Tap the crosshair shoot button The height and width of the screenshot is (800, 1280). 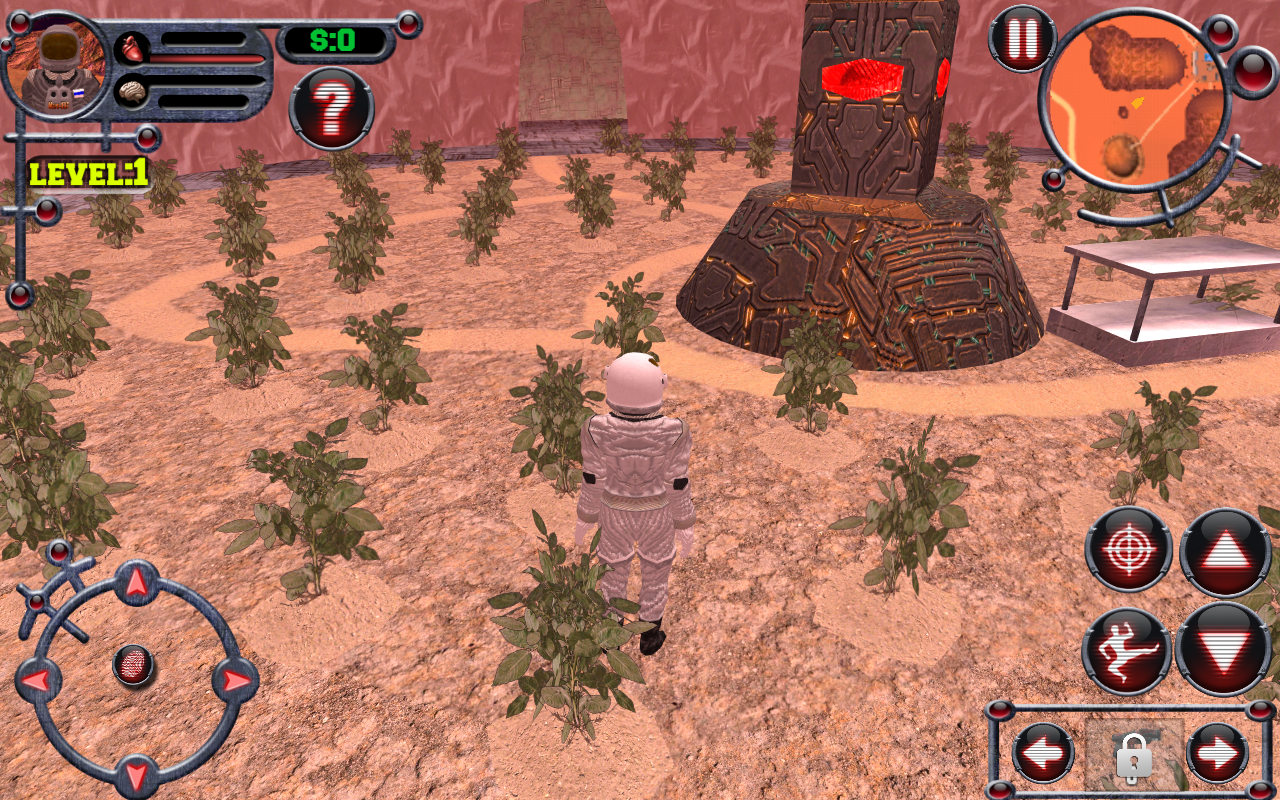coord(1129,549)
